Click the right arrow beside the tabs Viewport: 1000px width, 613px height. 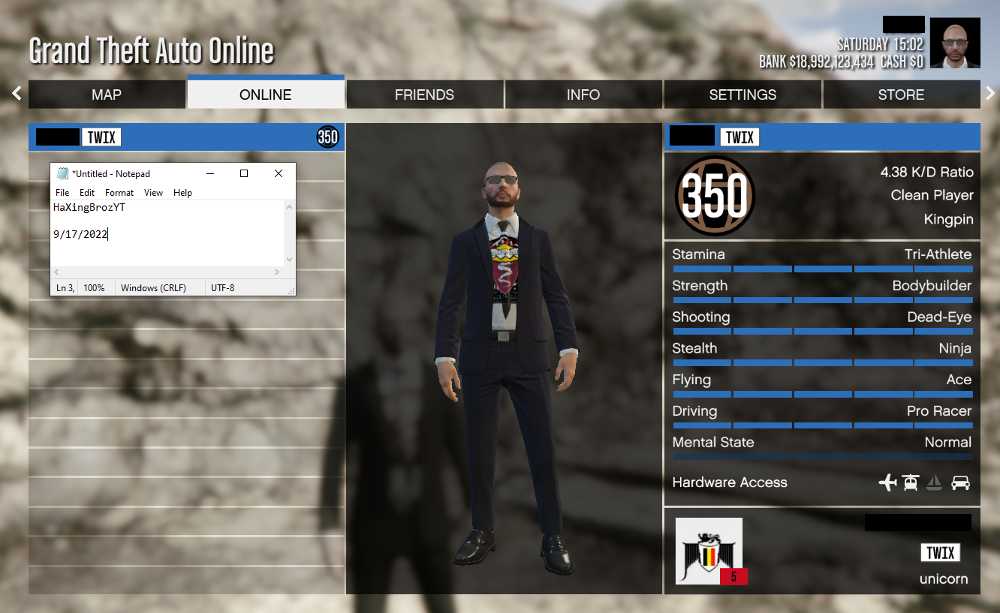coord(990,93)
